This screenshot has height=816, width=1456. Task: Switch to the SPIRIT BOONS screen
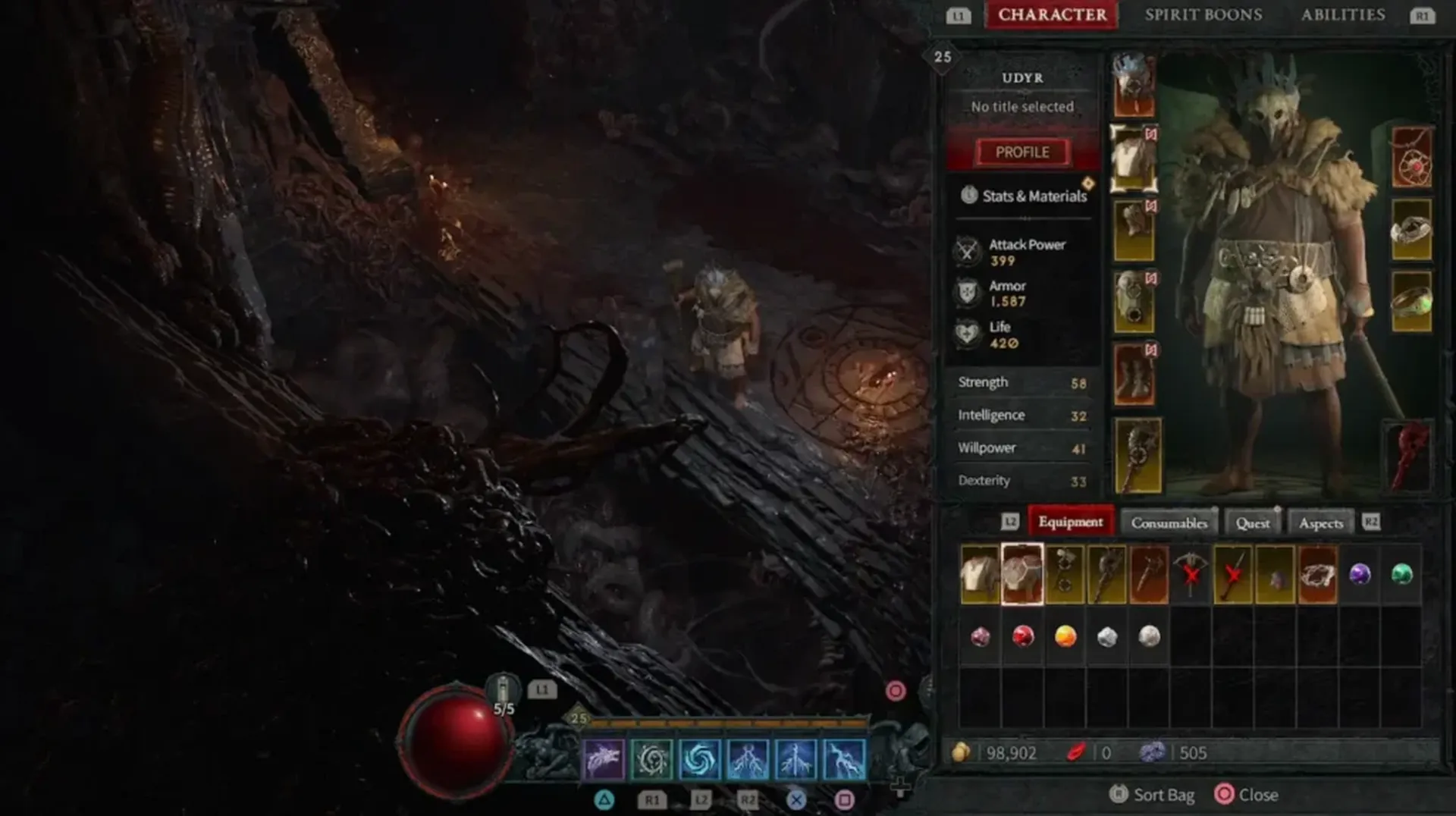1203,14
